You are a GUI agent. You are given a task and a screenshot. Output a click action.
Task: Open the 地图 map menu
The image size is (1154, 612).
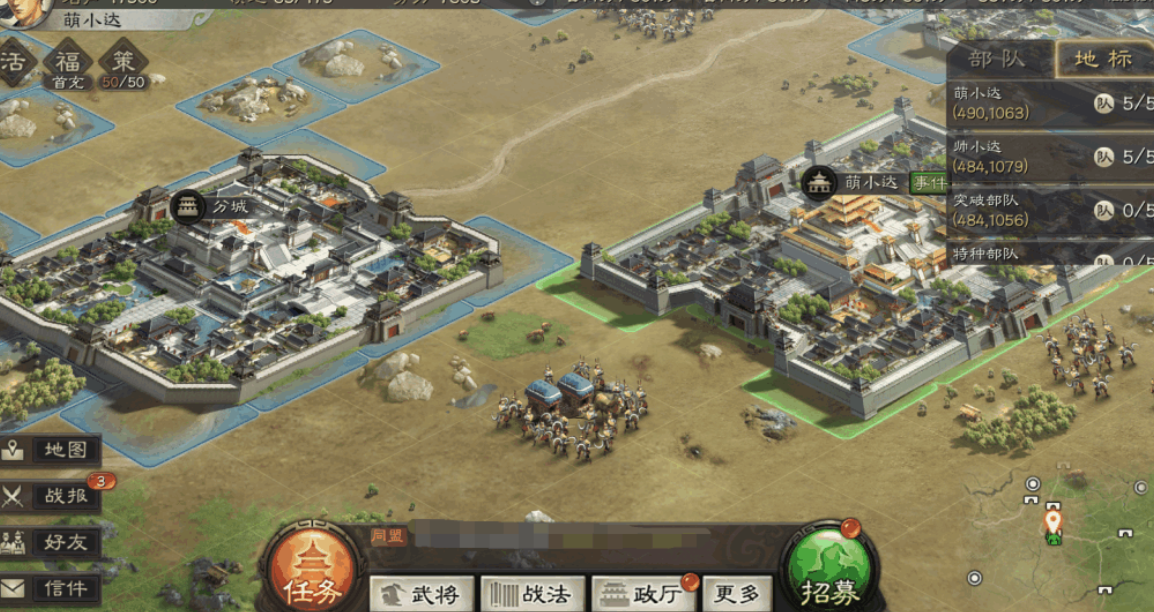pos(52,450)
